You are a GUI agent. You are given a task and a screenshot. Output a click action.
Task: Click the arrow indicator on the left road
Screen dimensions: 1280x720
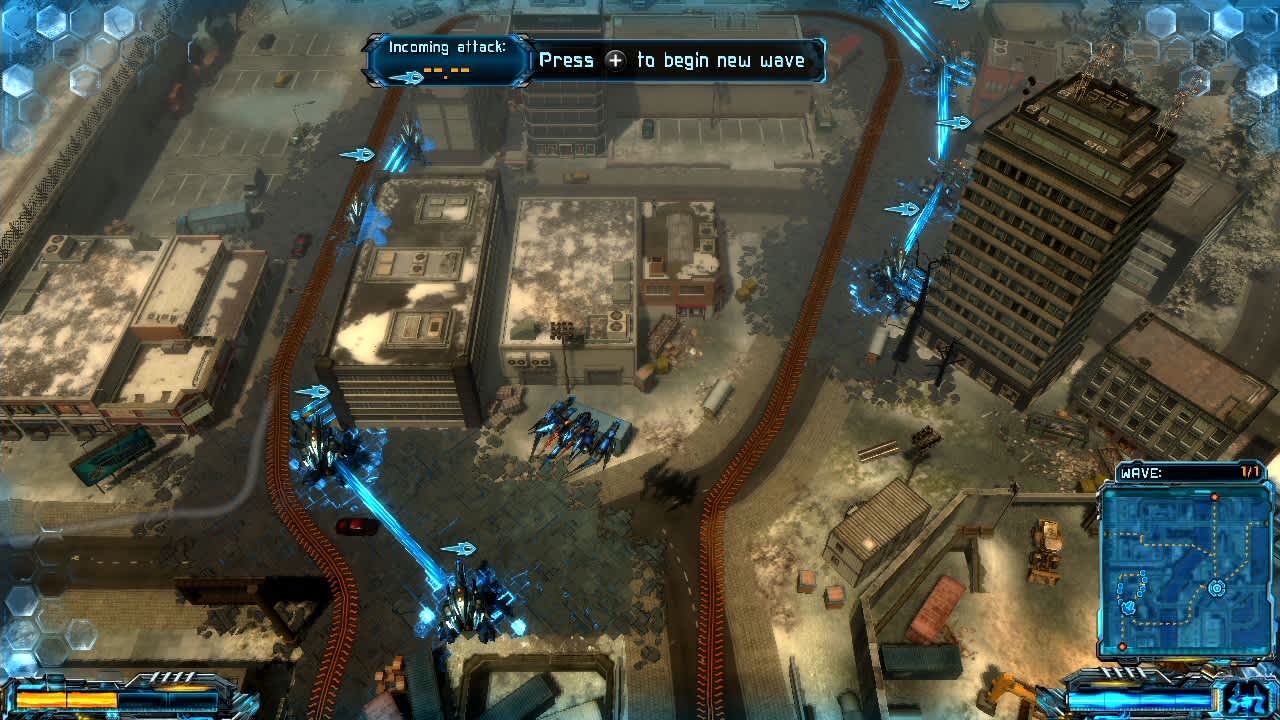click(x=358, y=155)
